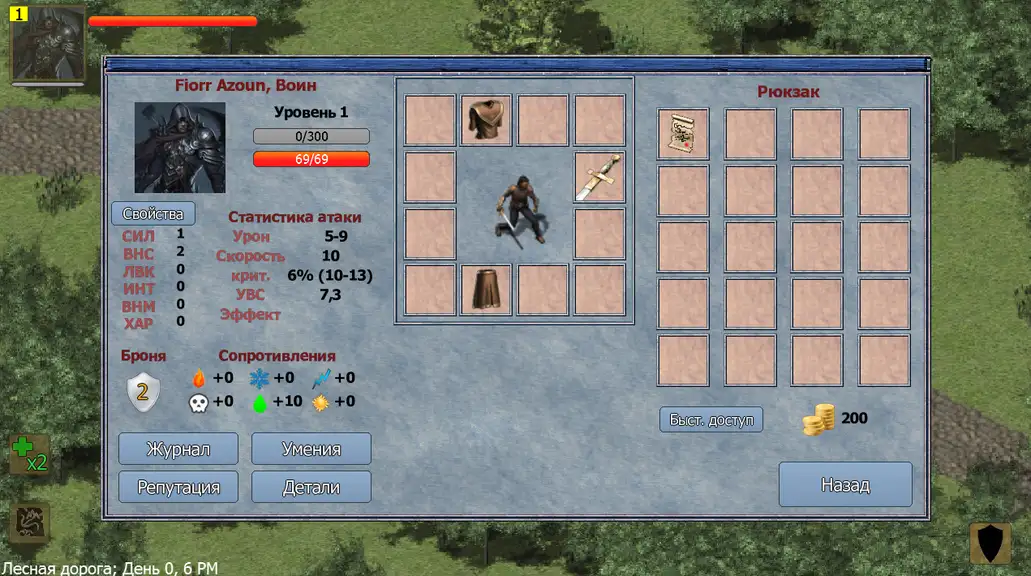Click the hero portrait in the corner
The height and width of the screenshot is (576, 1031).
click(x=47, y=44)
